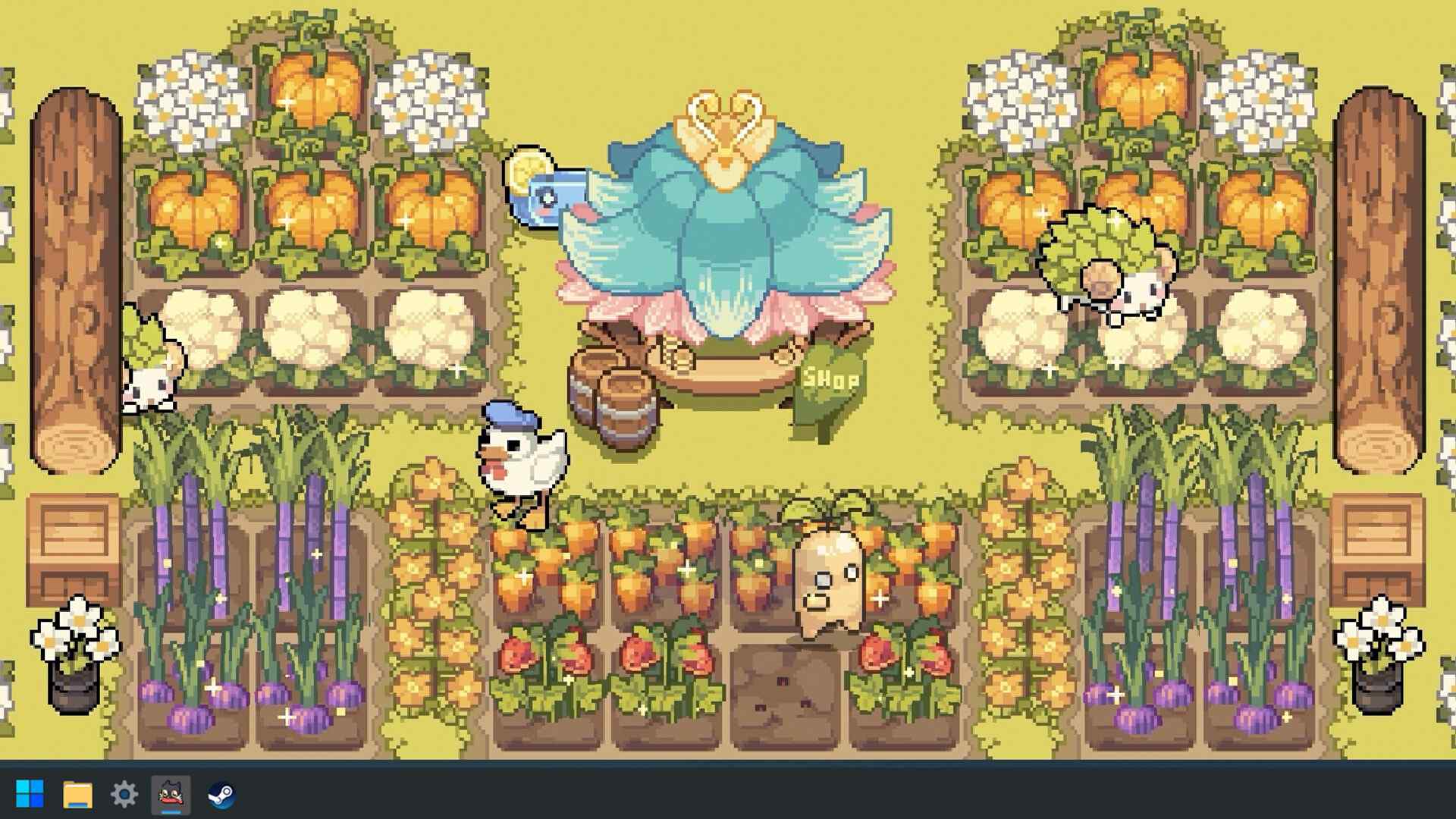The height and width of the screenshot is (819, 1456).
Task: Open Settings via the gear taskbar icon
Action: (x=124, y=794)
